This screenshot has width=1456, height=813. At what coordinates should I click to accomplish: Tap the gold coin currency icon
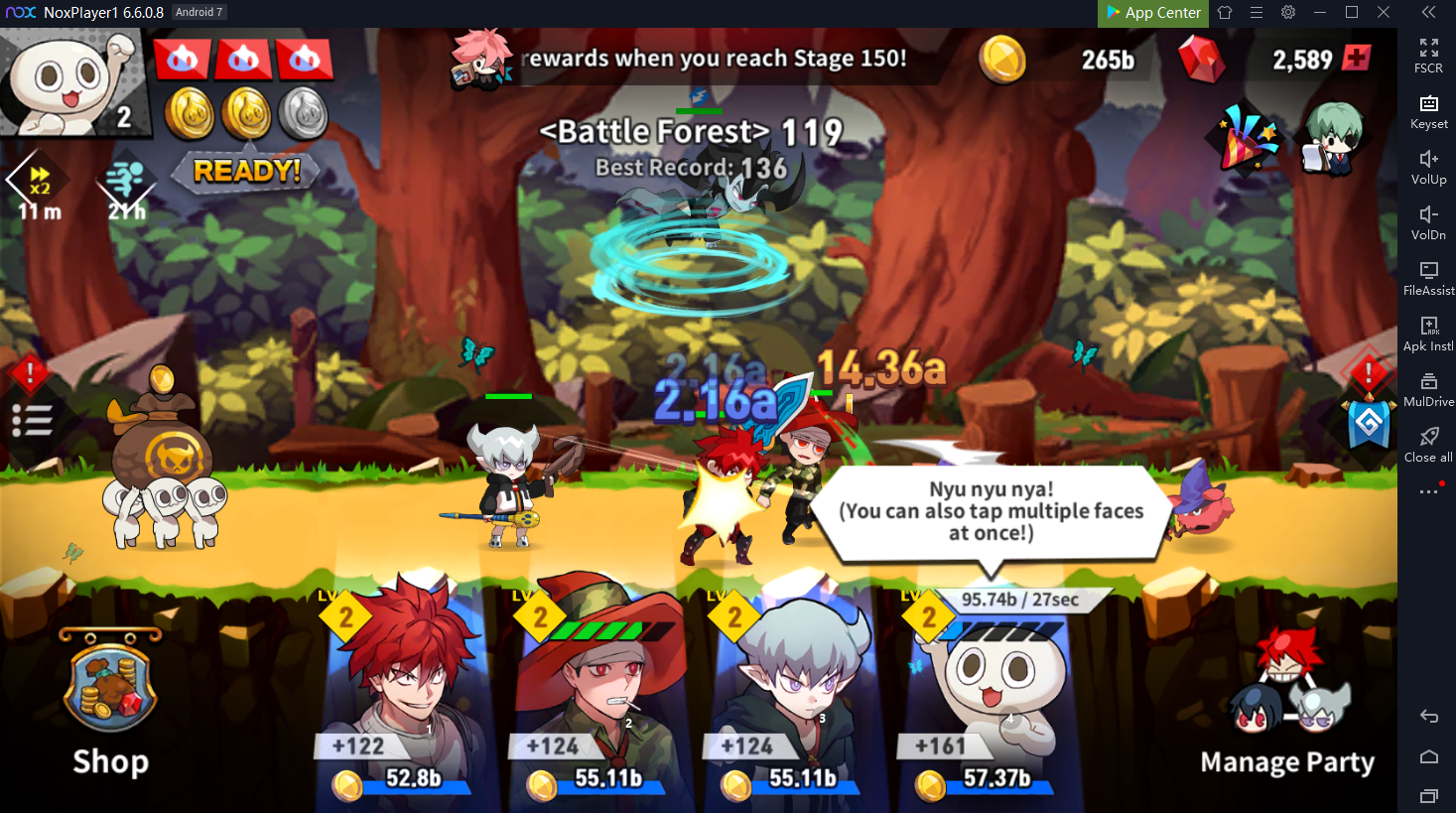pyautogui.click(x=1002, y=60)
